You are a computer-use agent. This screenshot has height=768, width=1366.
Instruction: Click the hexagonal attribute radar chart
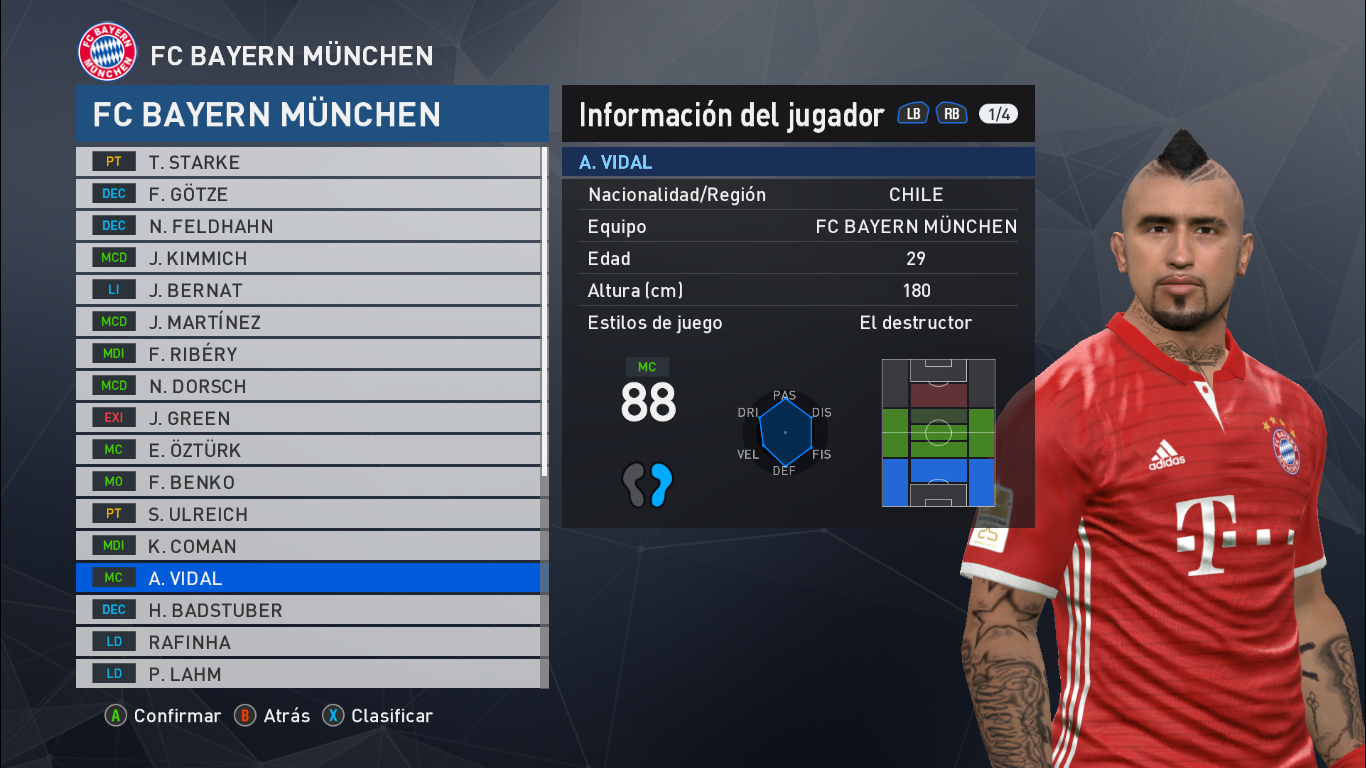[x=785, y=432]
